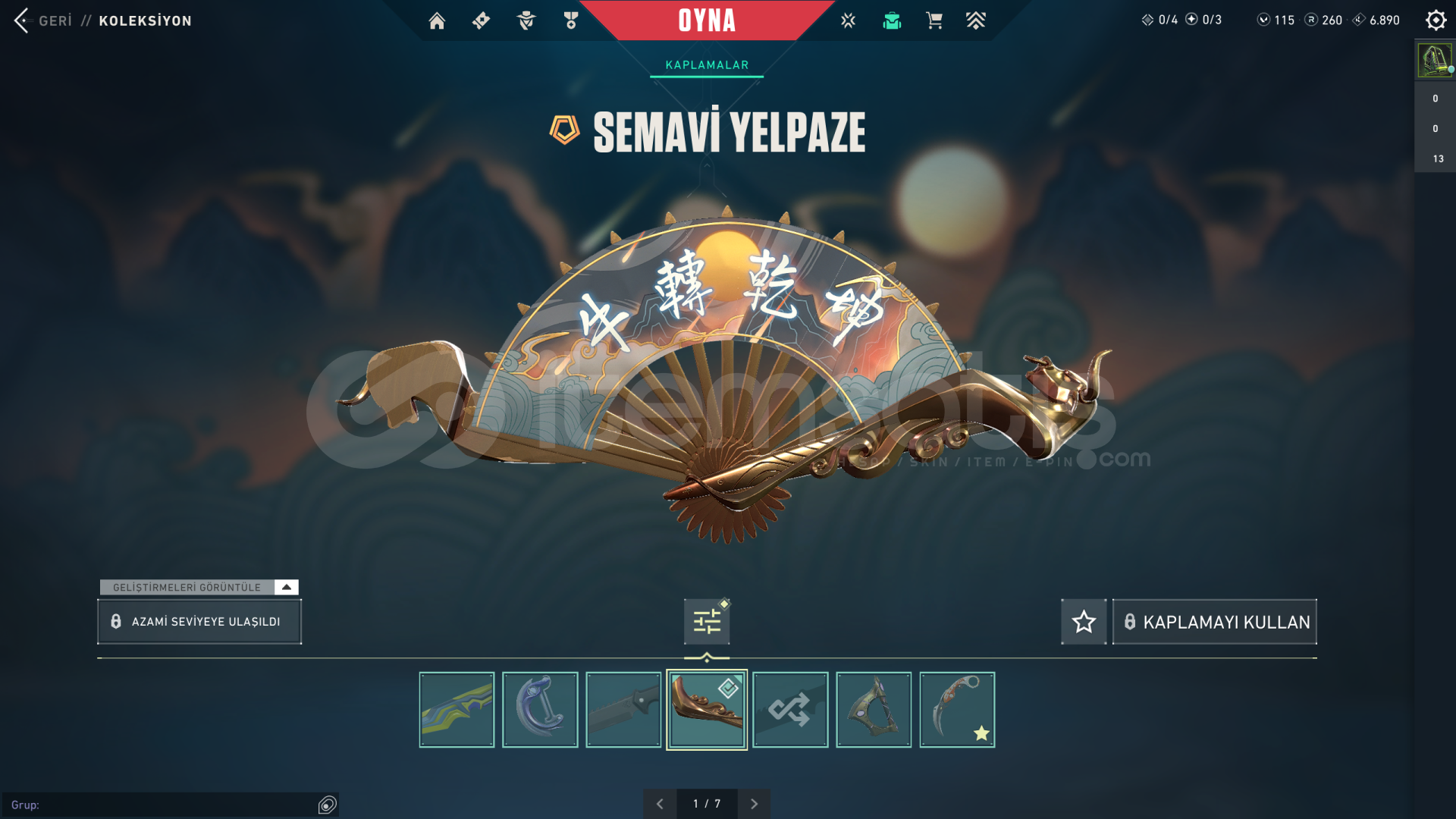The height and width of the screenshot is (819, 1456).
Task: Open the home screen icon
Action: [437, 20]
